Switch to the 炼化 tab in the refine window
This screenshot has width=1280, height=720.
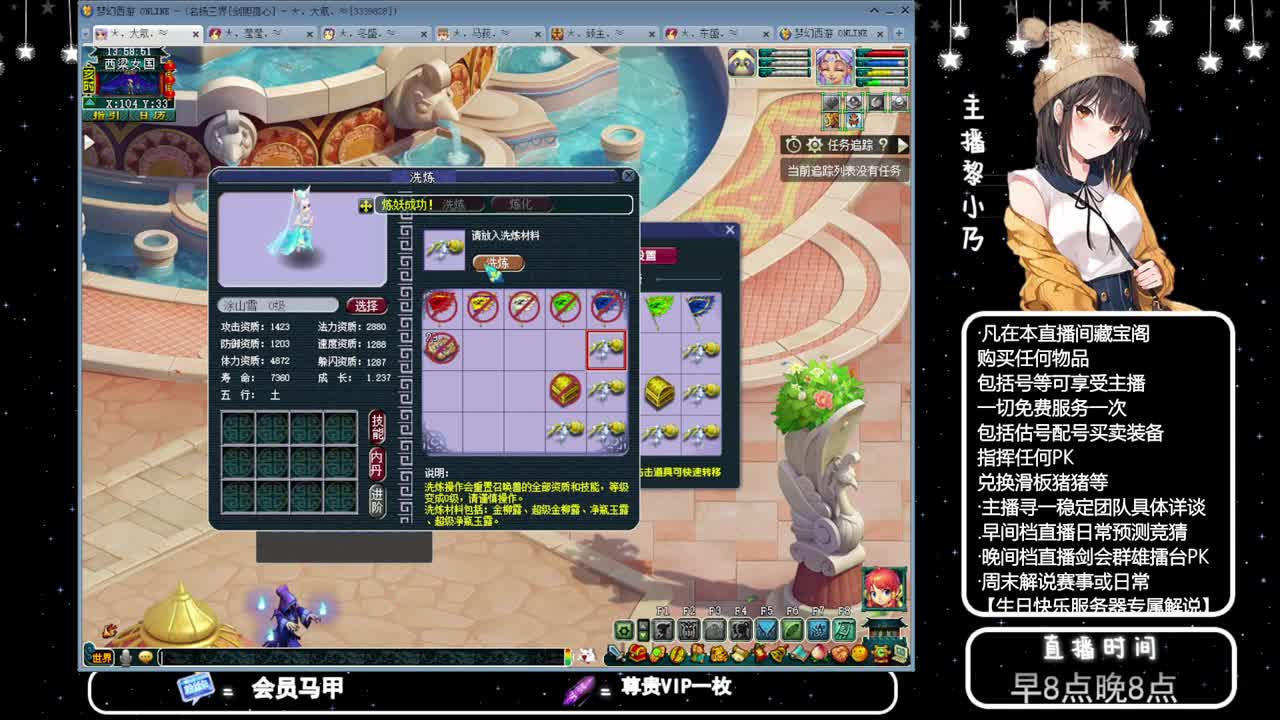[x=519, y=204]
